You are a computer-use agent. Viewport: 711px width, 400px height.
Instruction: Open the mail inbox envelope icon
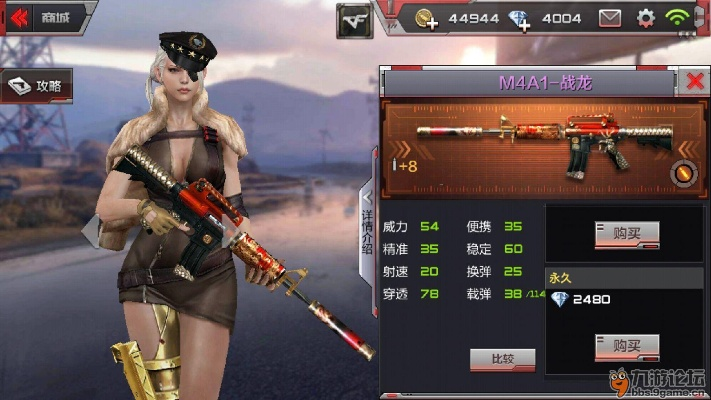point(610,18)
